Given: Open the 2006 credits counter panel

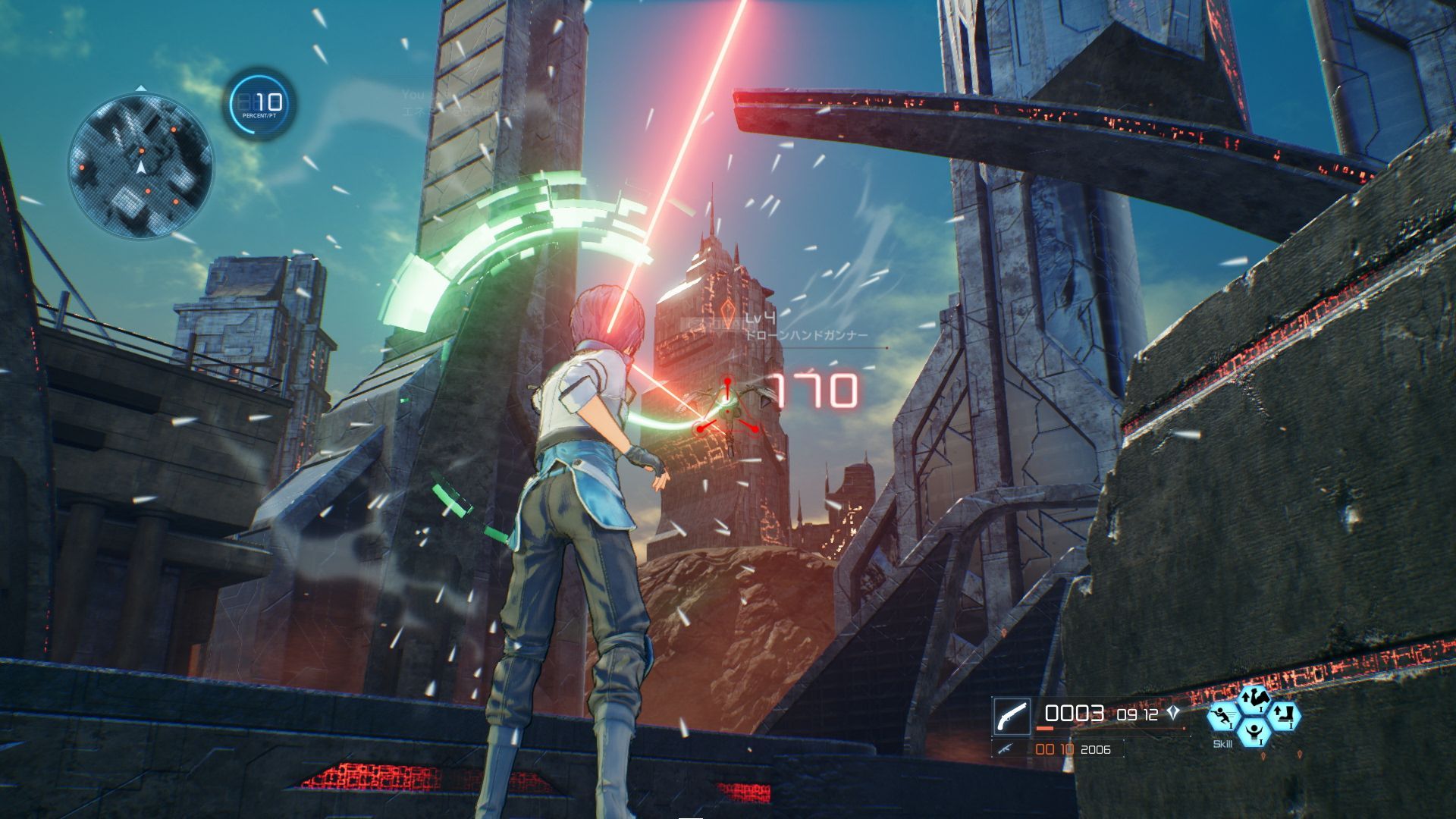Looking at the screenshot, I should 1096,750.
